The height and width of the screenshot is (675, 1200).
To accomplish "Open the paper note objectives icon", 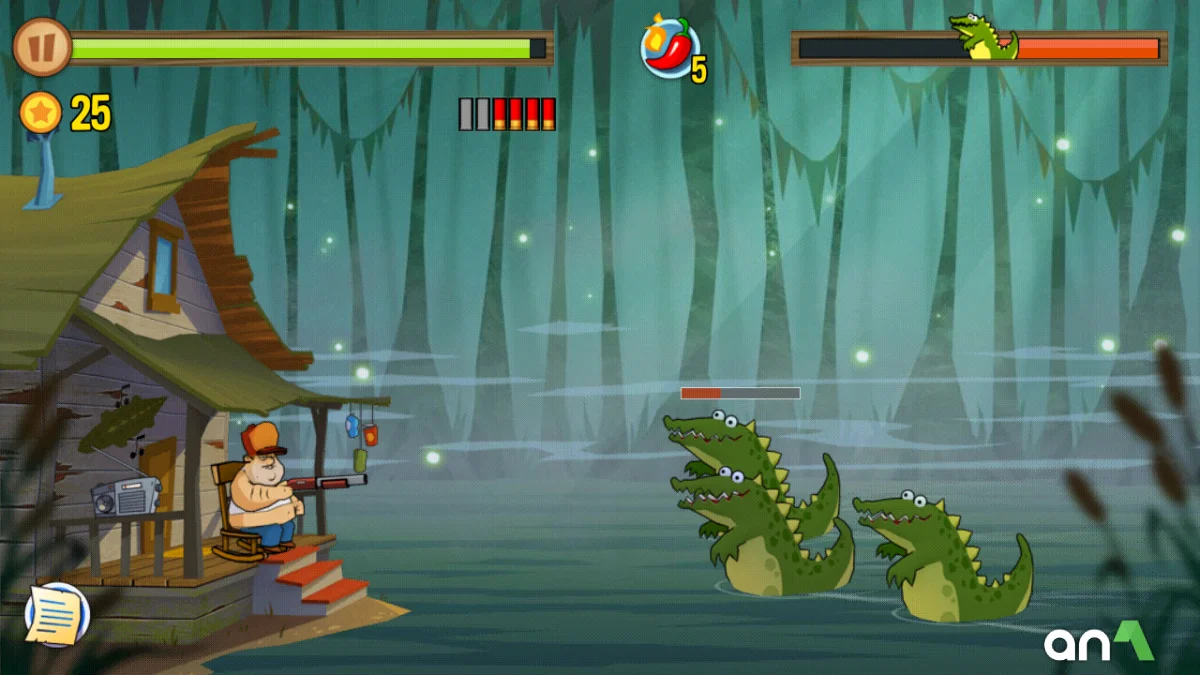I will tap(57, 614).
